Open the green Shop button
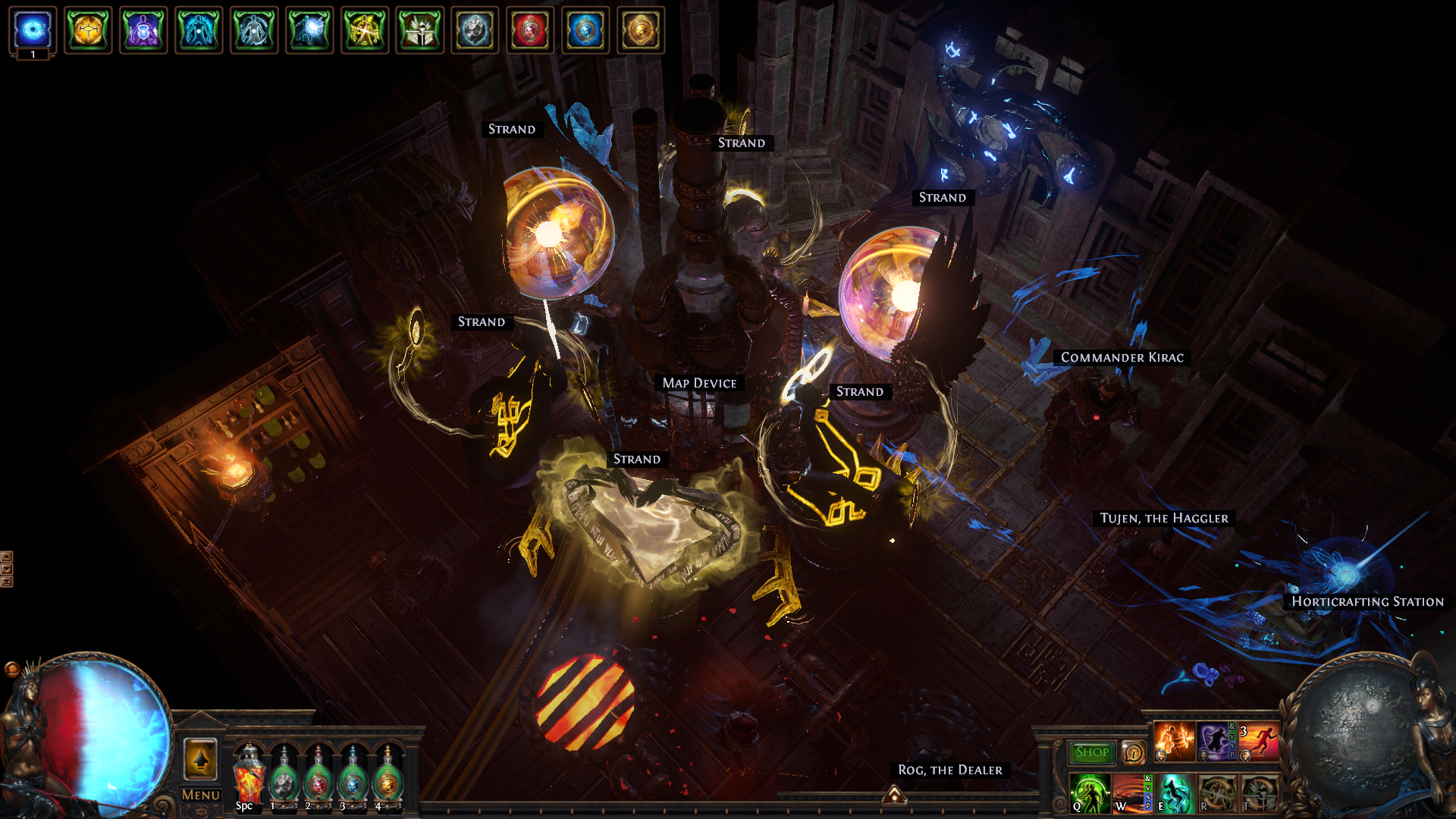The image size is (1456, 819). click(x=1091, y=752)
